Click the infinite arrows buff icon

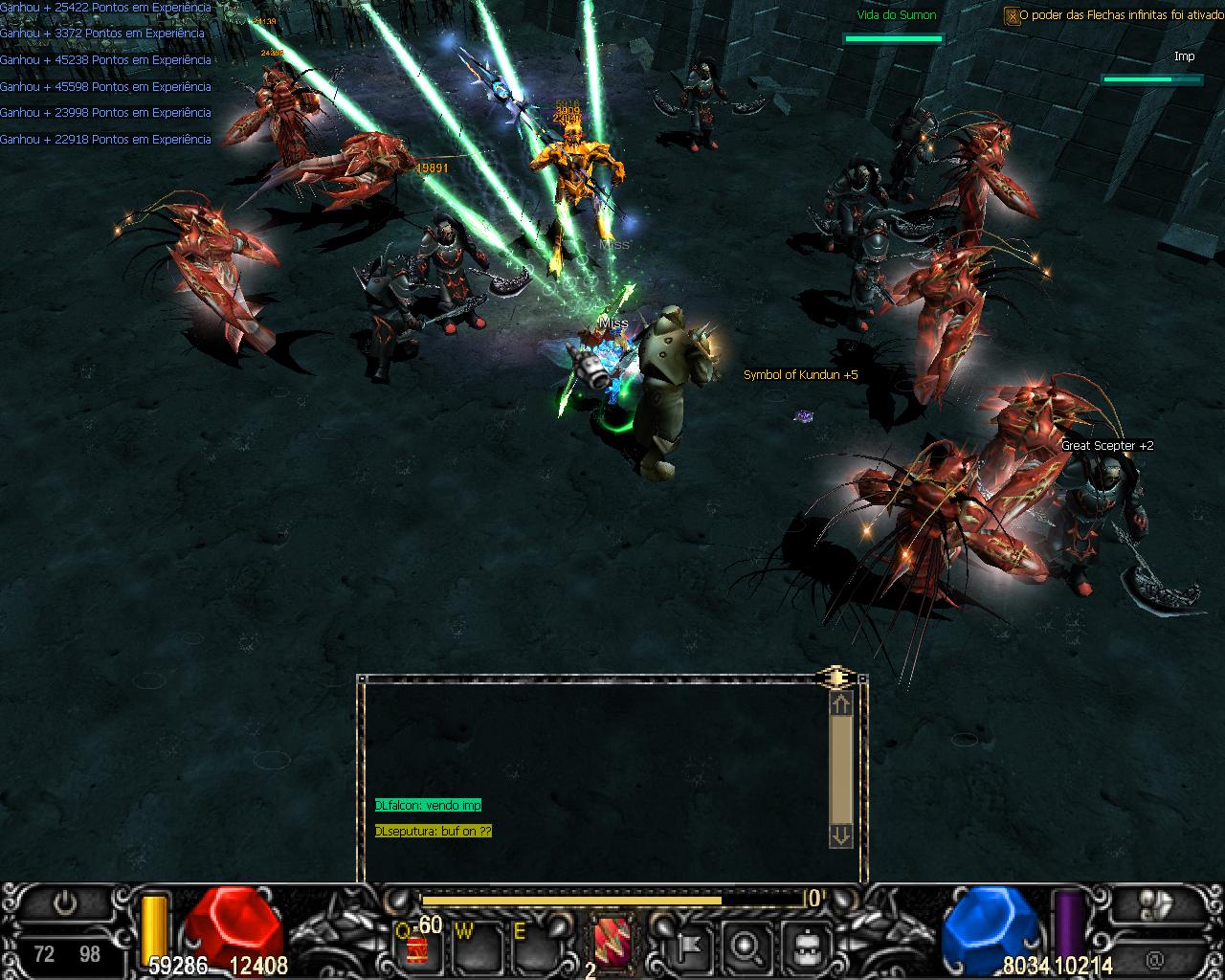coord(1012,16)
